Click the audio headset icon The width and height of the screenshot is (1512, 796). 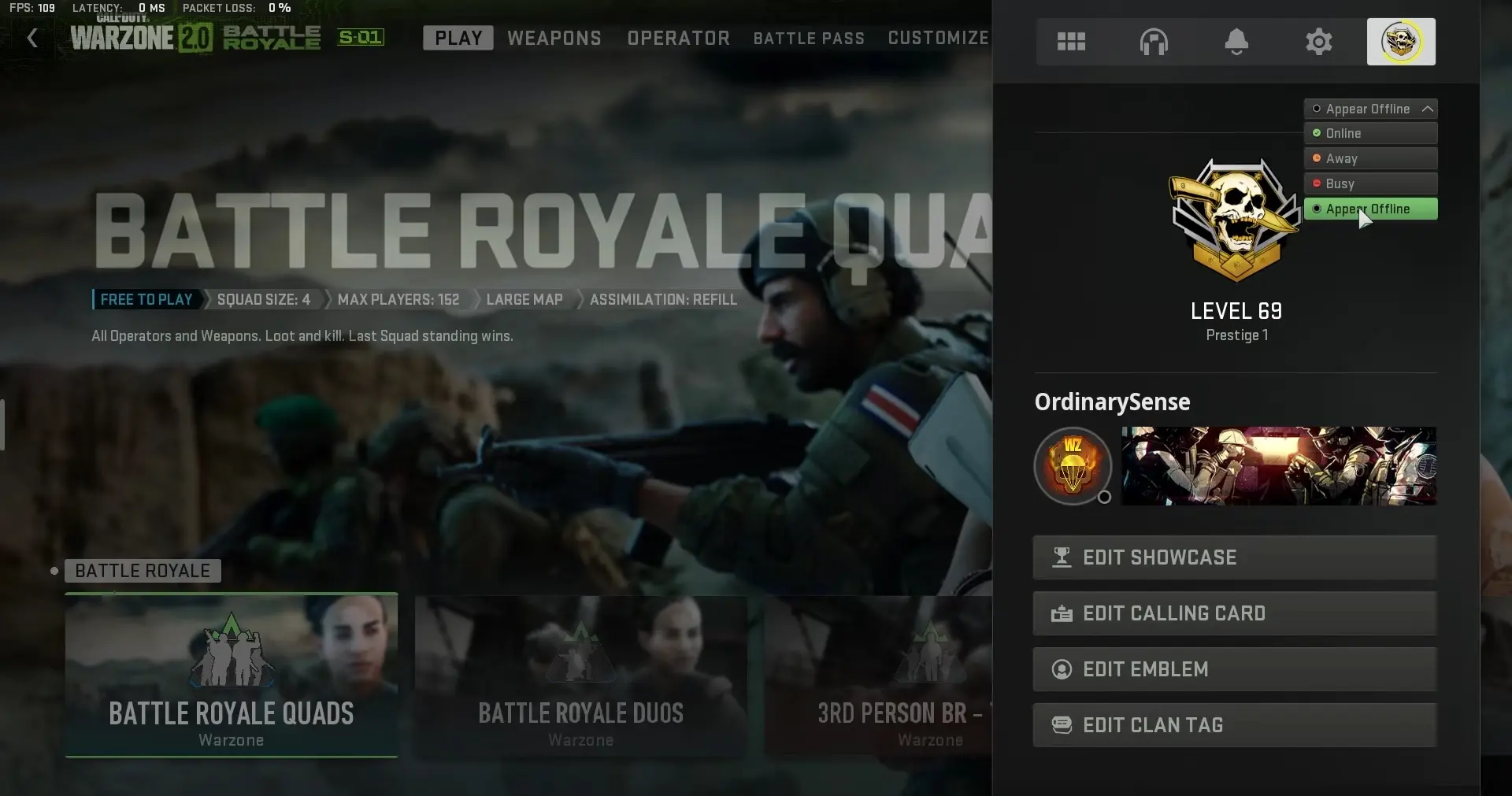[1154, 41]
